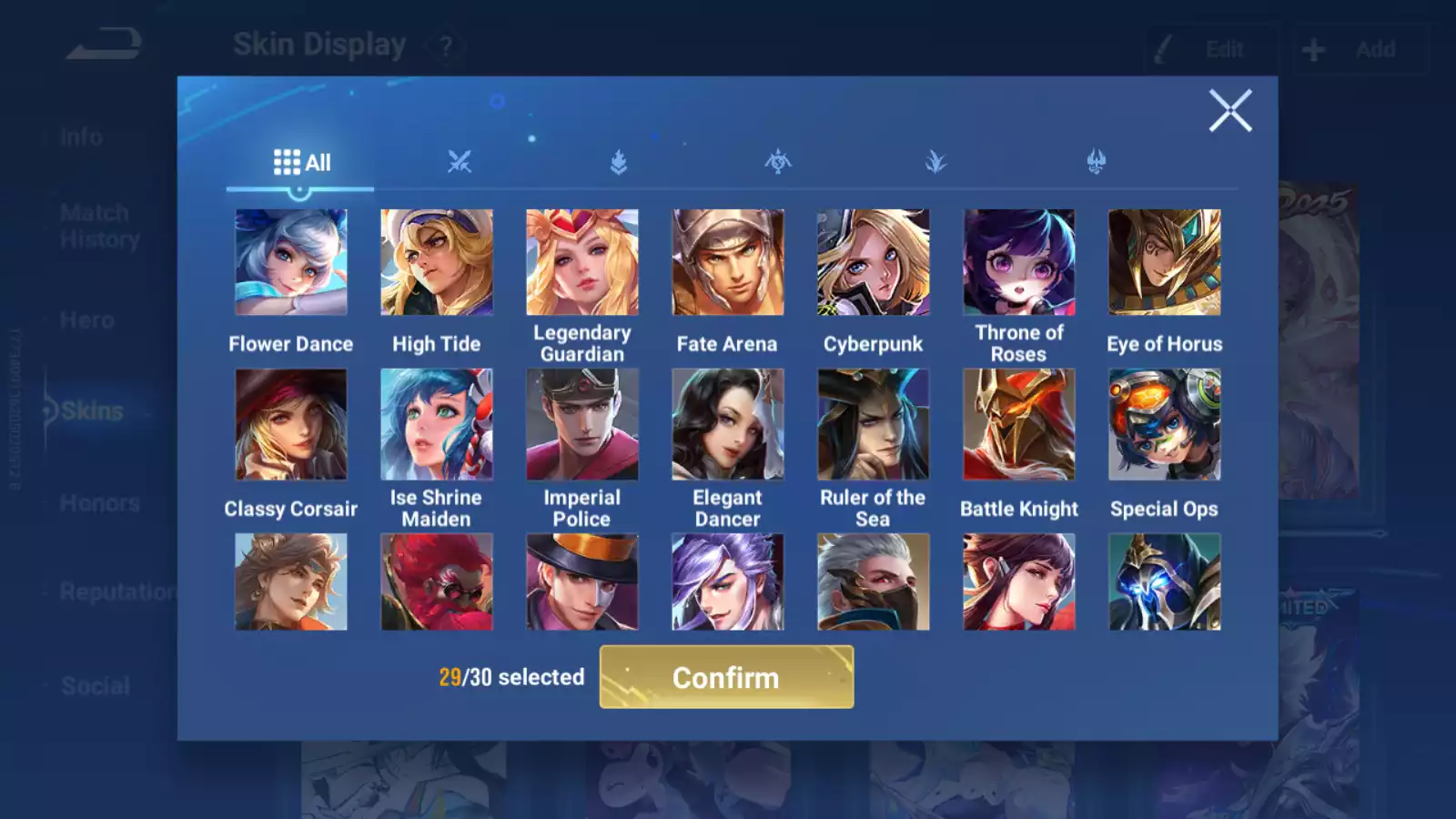This screenshot has width=1456, height=819.
Task: Choose the High Tide skin portrait
Action: coord(437,262)
